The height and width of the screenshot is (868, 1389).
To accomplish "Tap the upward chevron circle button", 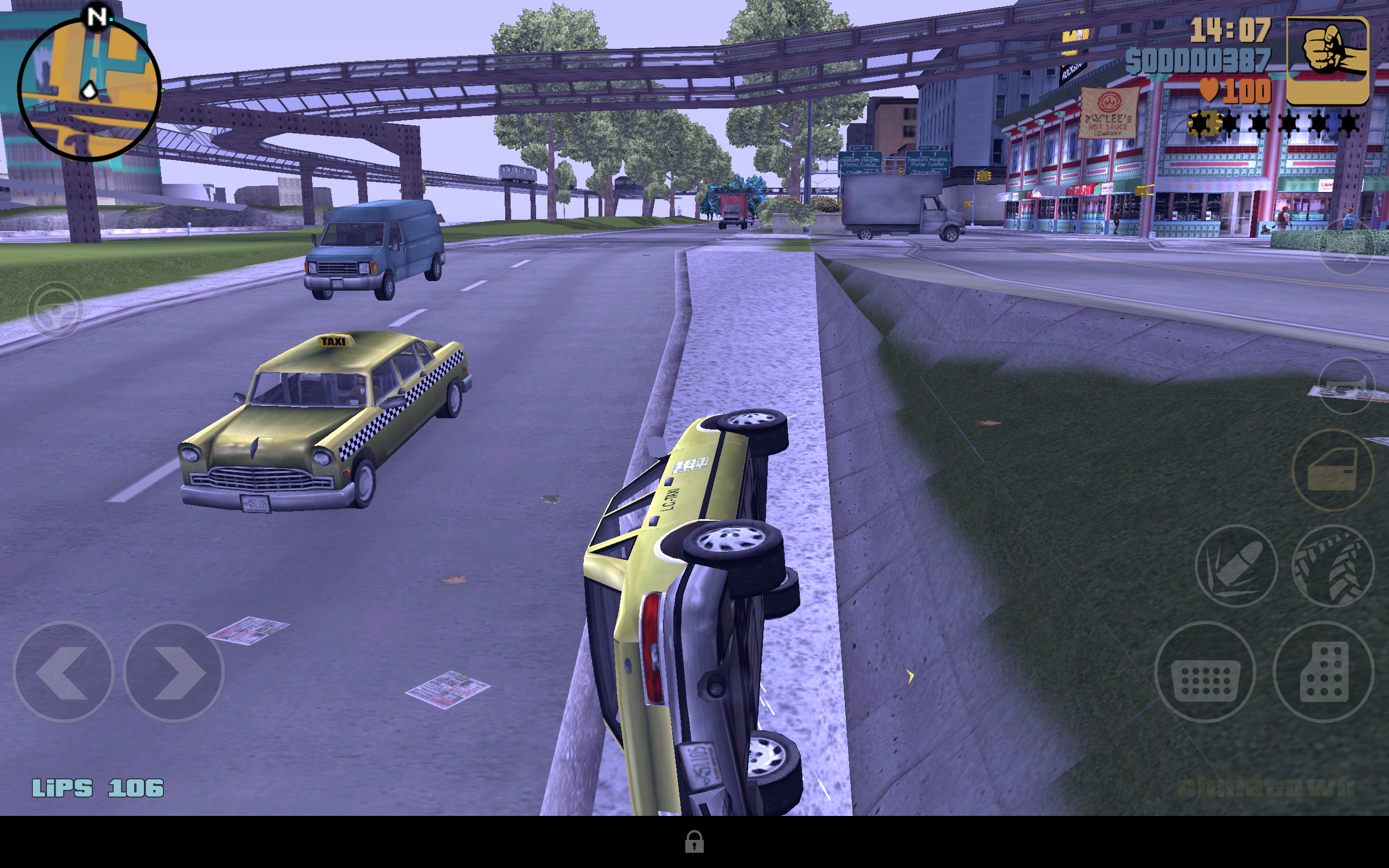I will point(1347,248).
